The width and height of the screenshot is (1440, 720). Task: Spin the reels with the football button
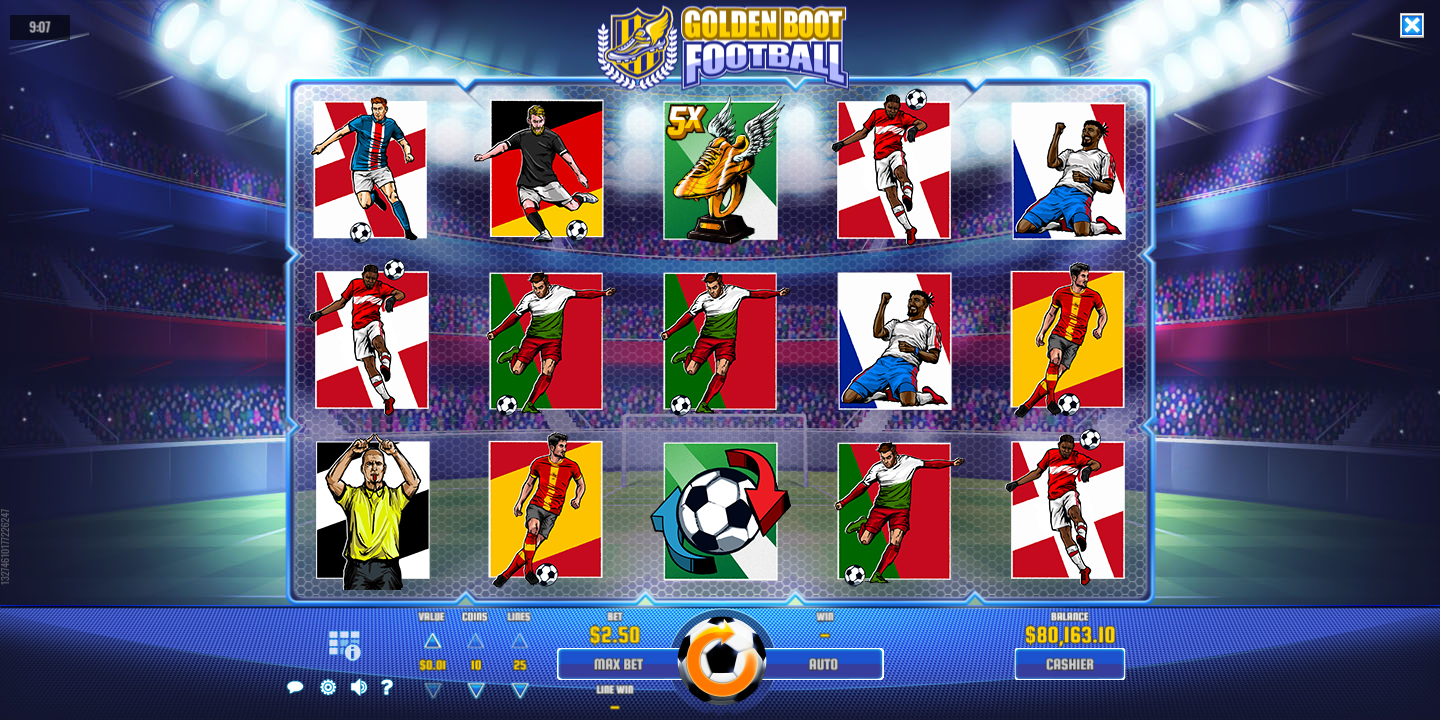point(721,660)
